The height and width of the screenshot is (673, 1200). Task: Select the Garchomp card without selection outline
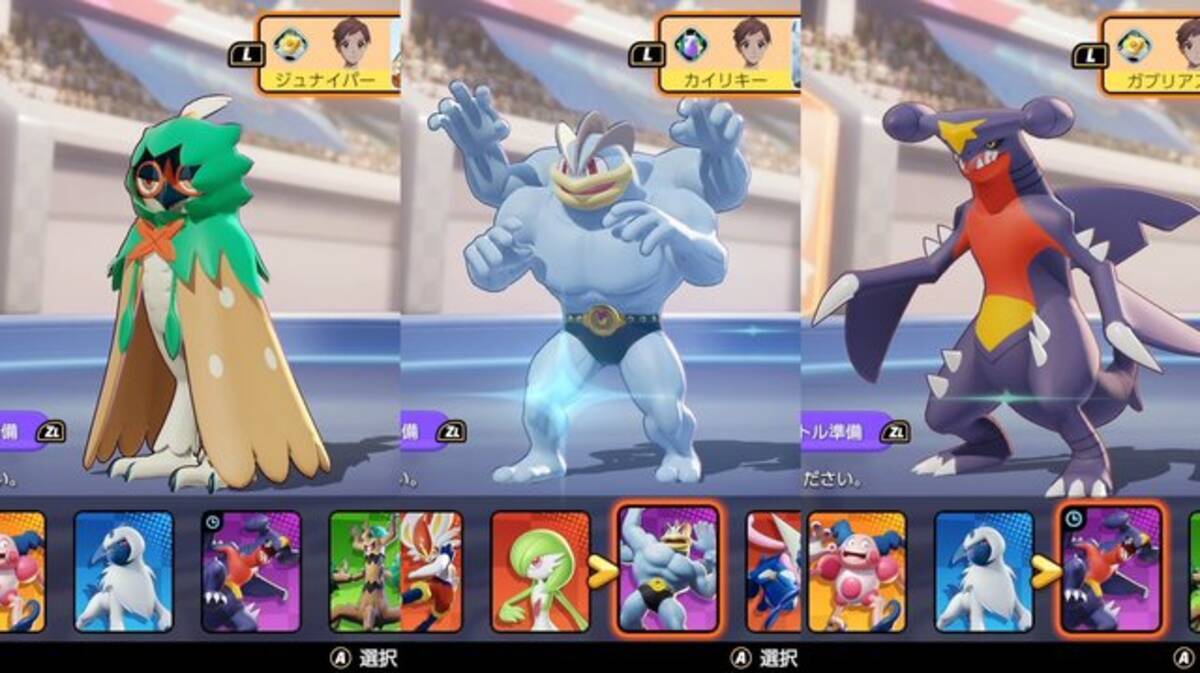(251, 571)
